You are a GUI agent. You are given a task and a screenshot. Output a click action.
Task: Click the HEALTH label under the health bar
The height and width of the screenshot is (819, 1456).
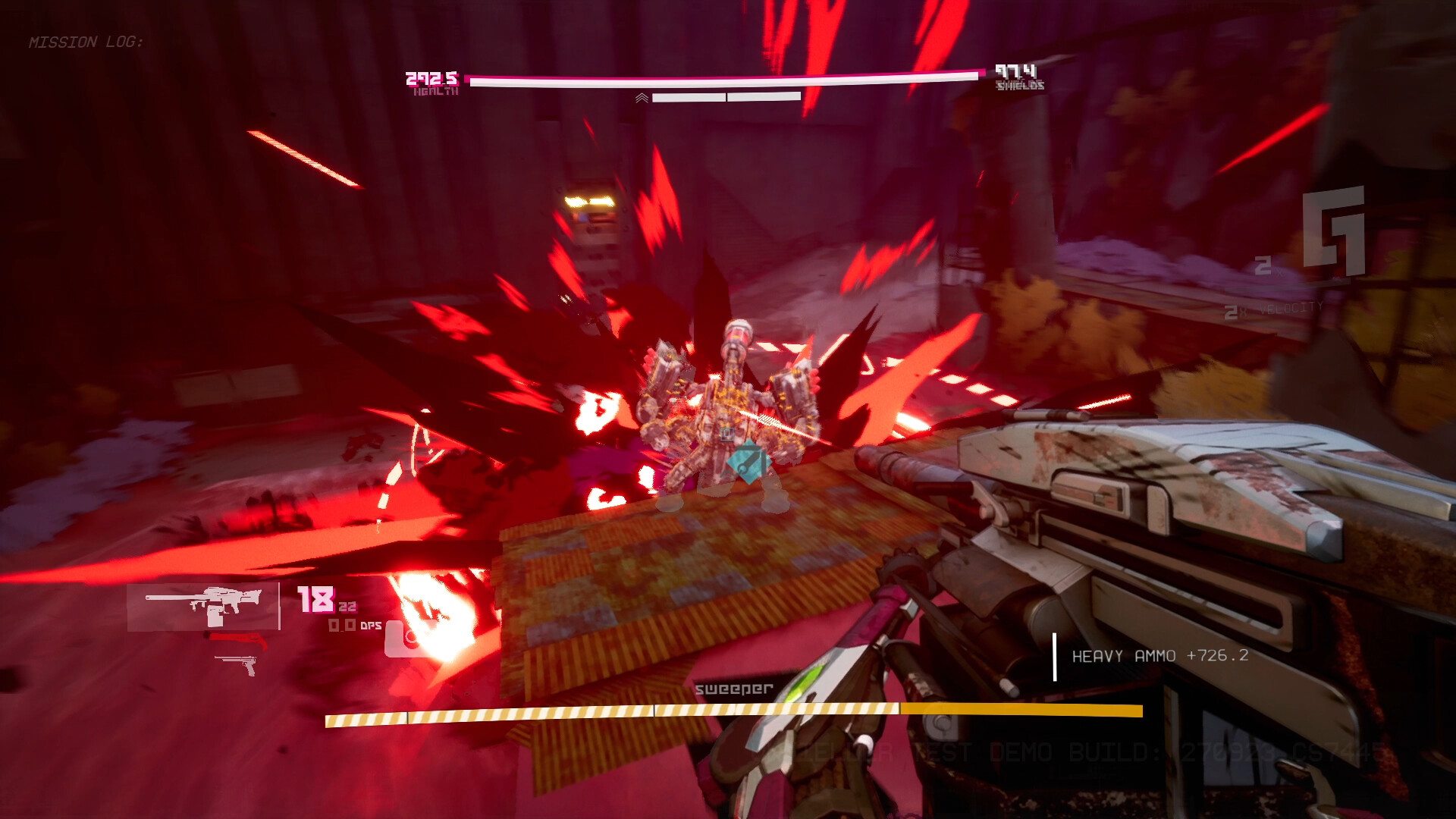pos(436,91)
